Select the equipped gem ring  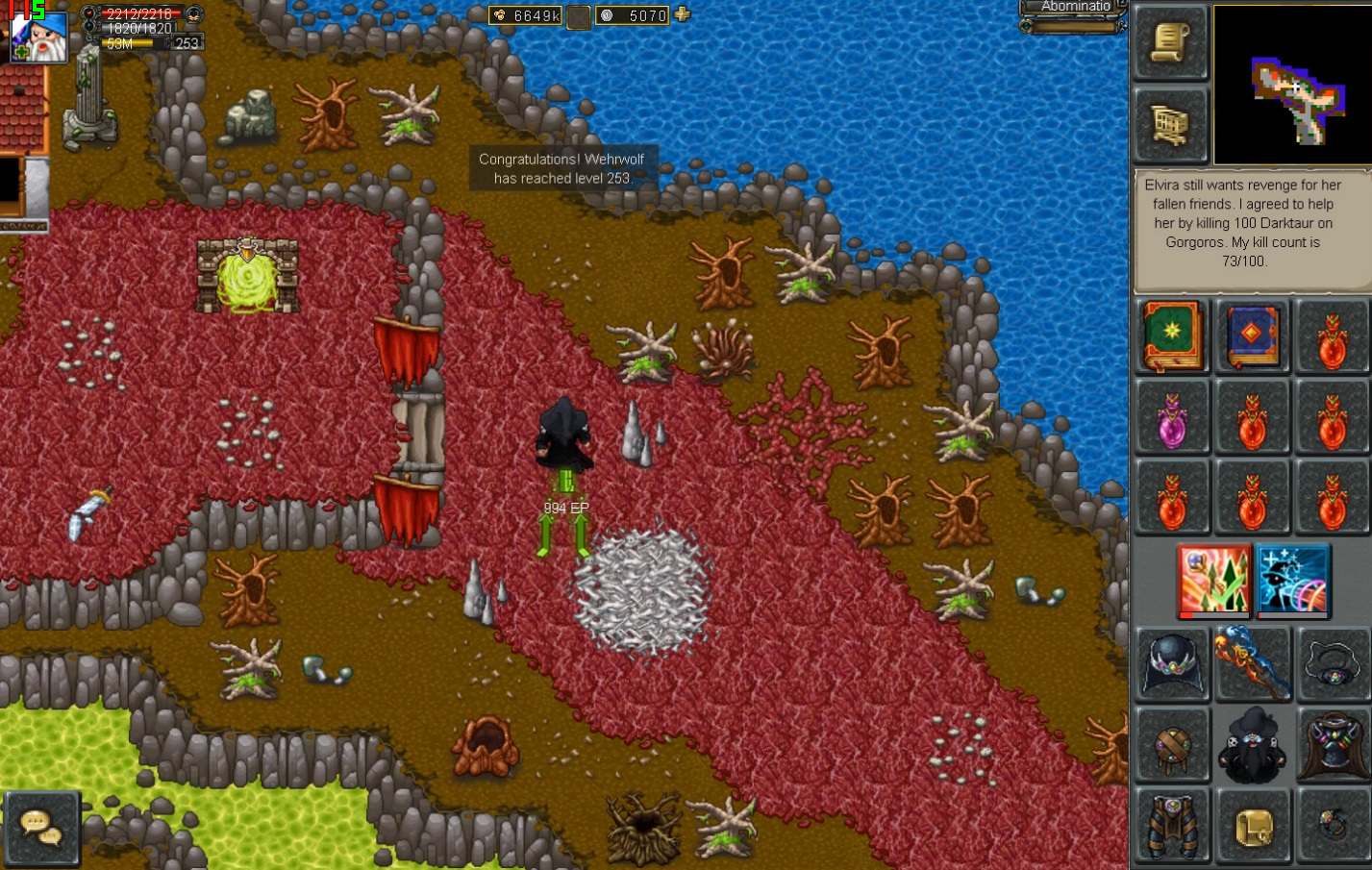[1332, 825]
